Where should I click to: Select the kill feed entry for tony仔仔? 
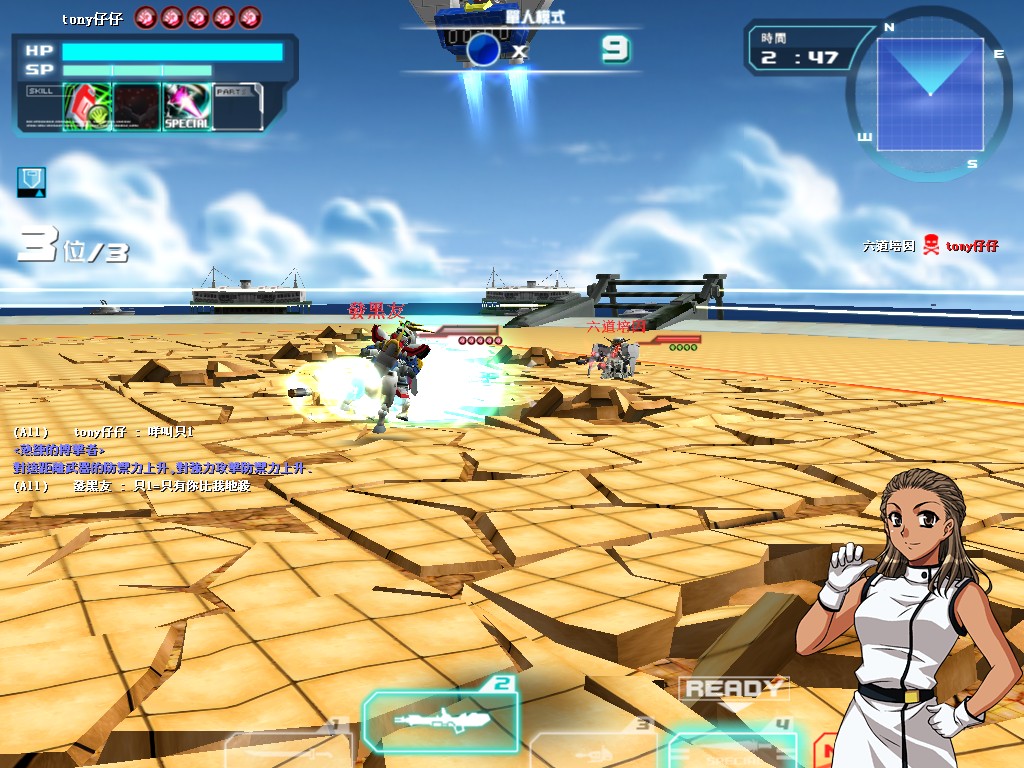[930, 246]
